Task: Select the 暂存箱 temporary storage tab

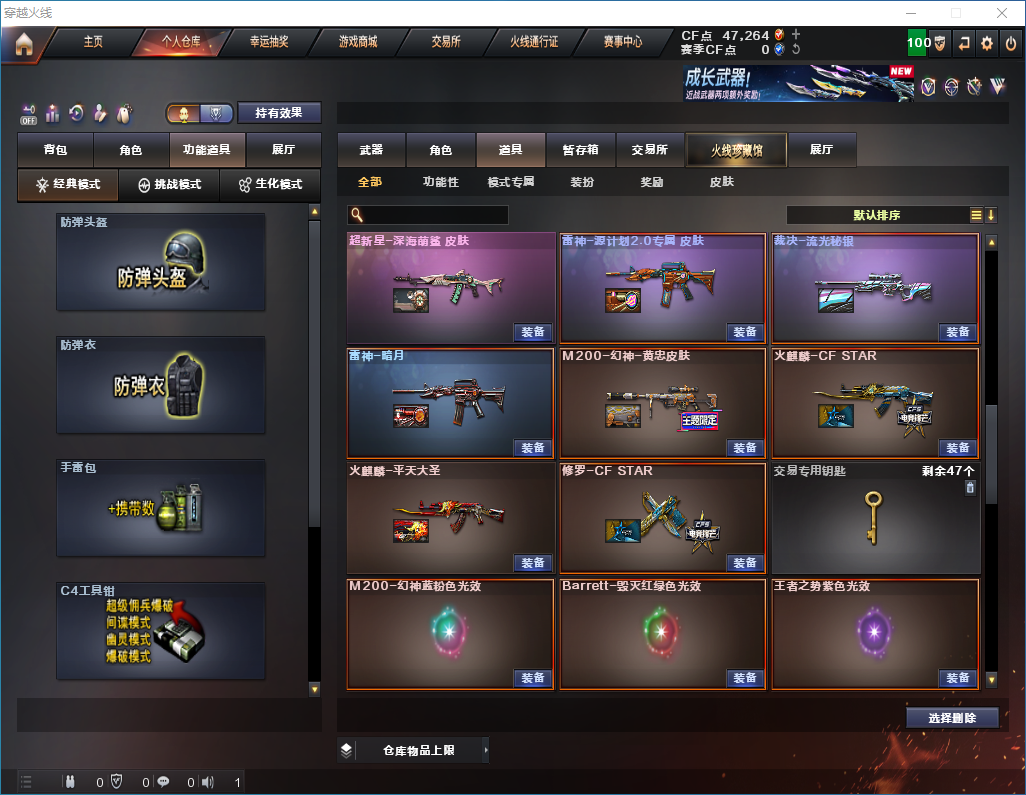Action: (580, 150)
